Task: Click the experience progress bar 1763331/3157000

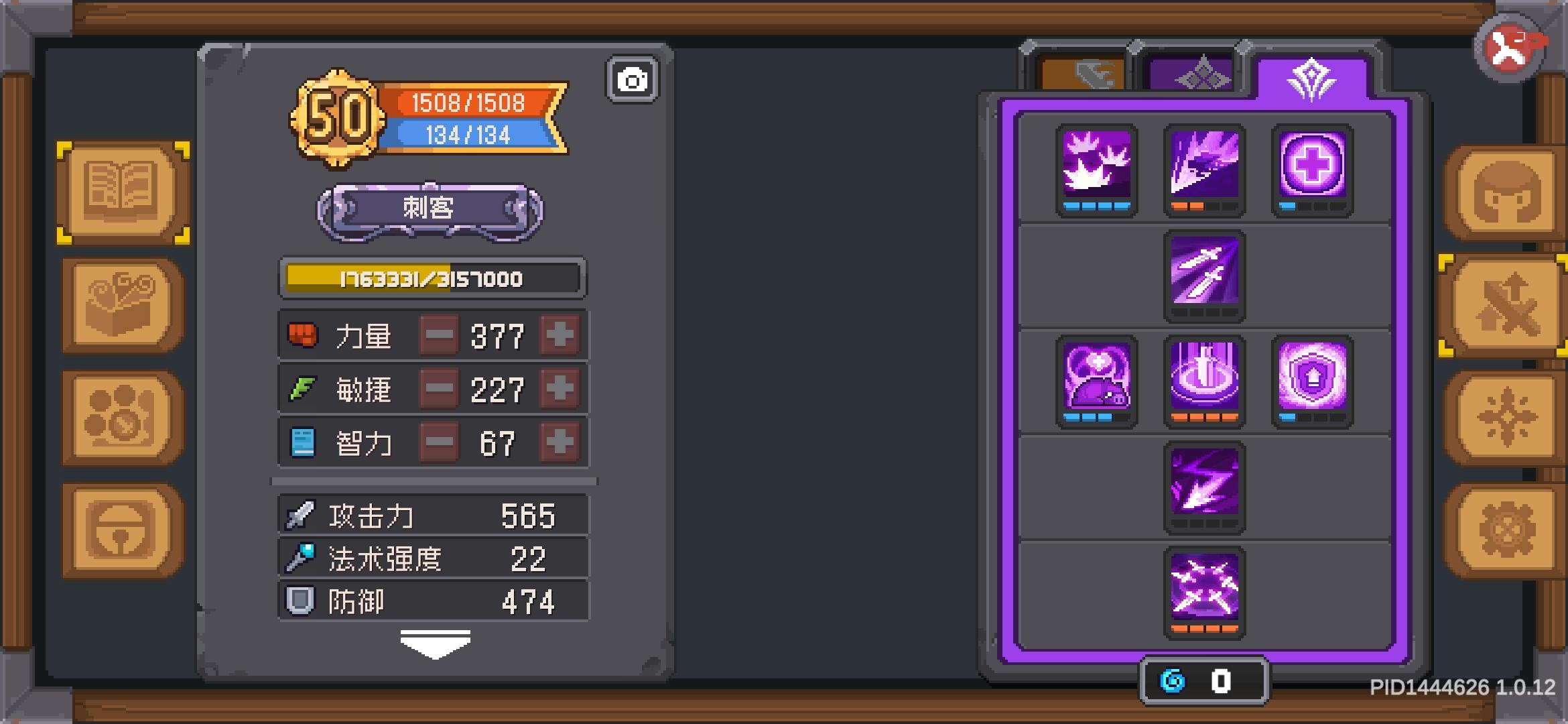Action: (x=432, y=280)
